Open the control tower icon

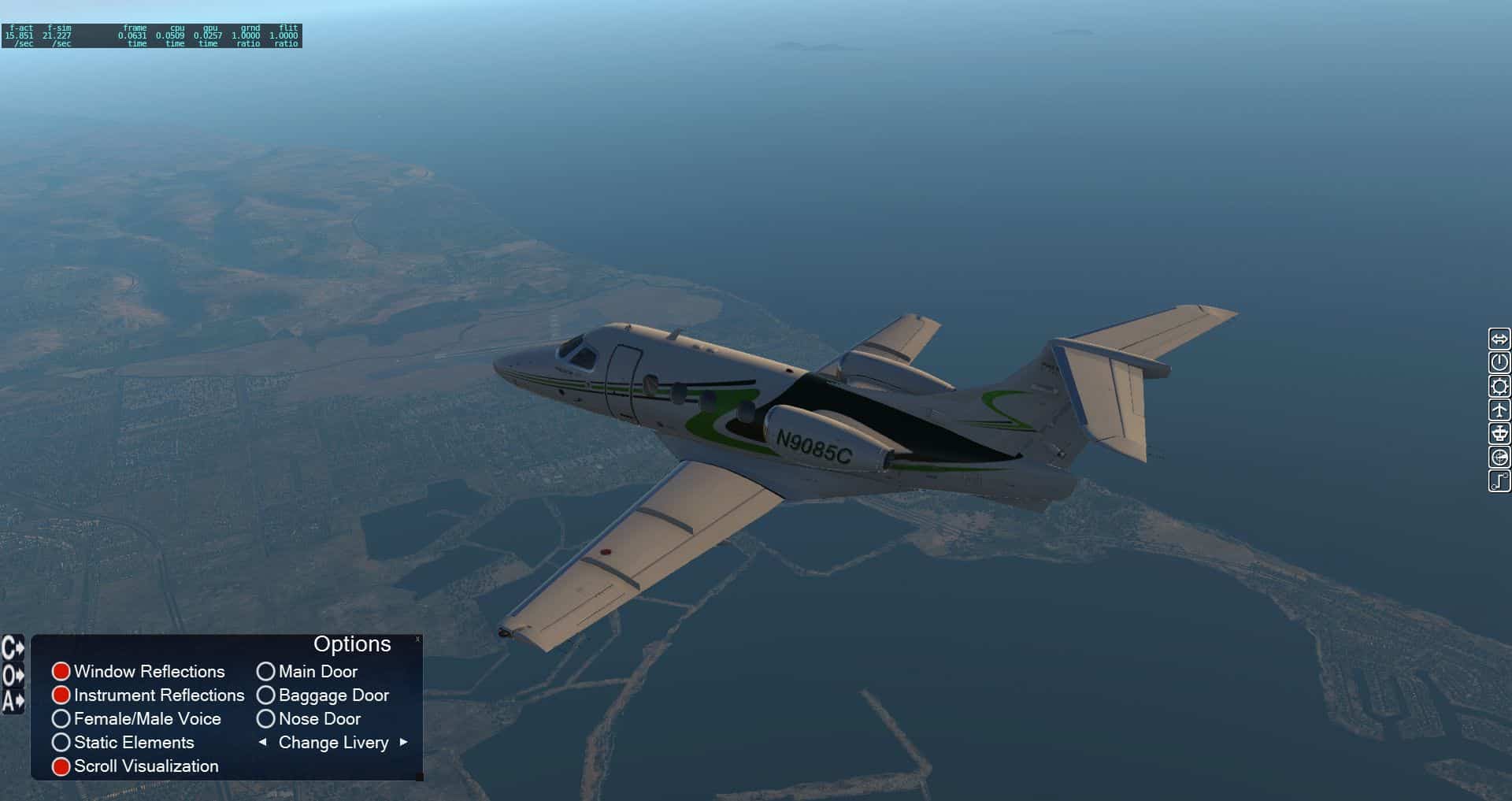click(1499, 433)
